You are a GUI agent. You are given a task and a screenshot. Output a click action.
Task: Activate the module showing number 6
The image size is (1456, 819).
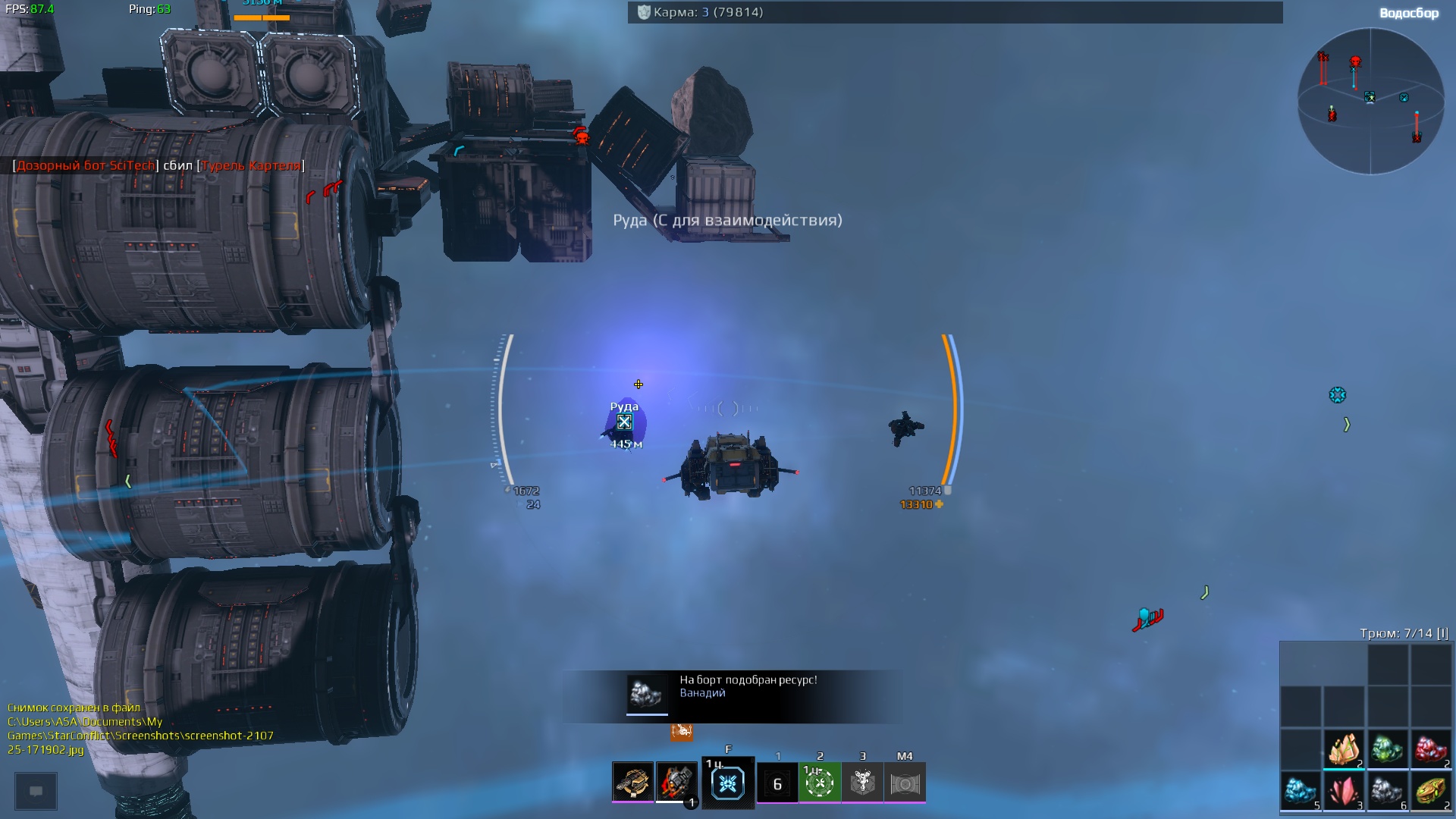(x=777, y=783)
